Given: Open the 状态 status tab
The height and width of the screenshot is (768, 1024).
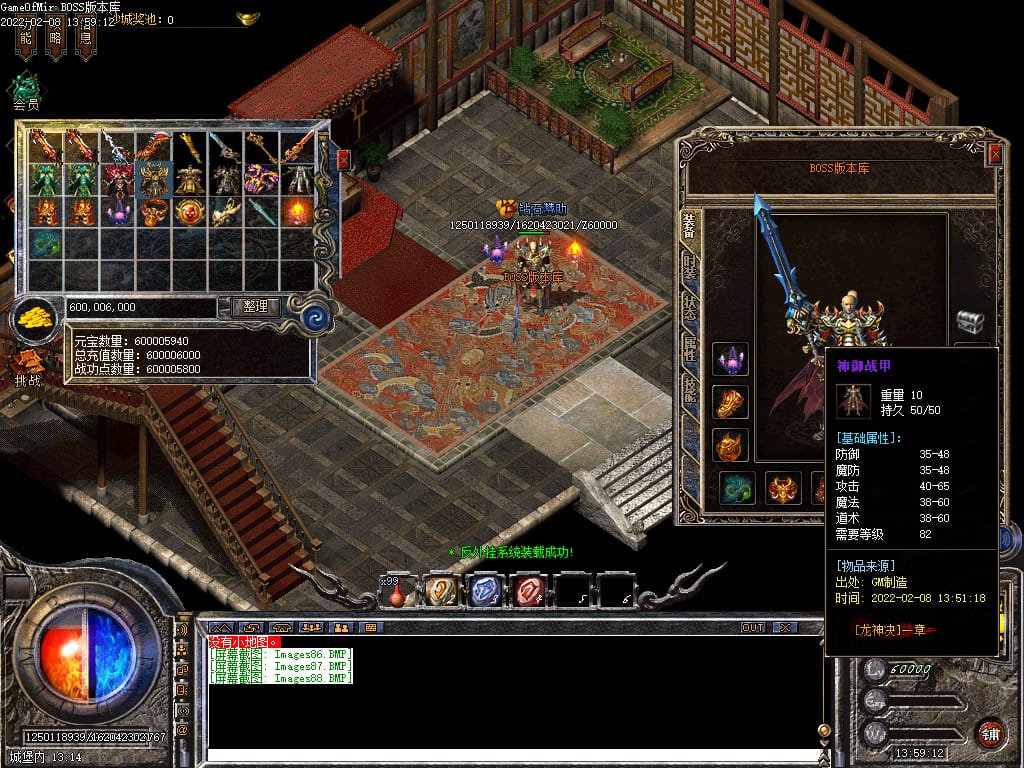Looking at the screenshot, I should click(x=690, y=306).
